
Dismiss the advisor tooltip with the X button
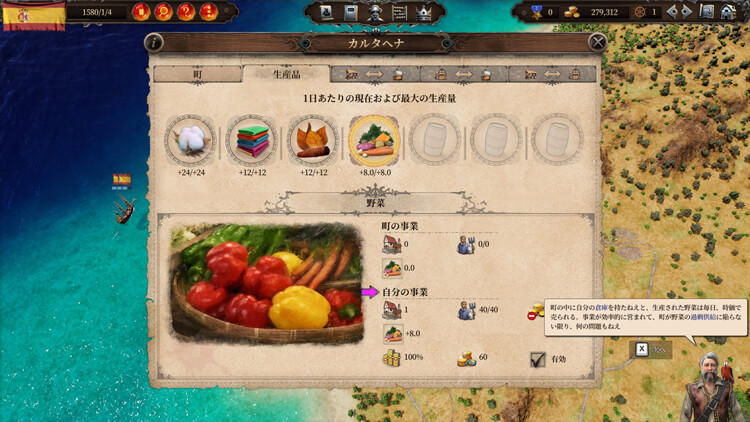(x=642, y=349)
